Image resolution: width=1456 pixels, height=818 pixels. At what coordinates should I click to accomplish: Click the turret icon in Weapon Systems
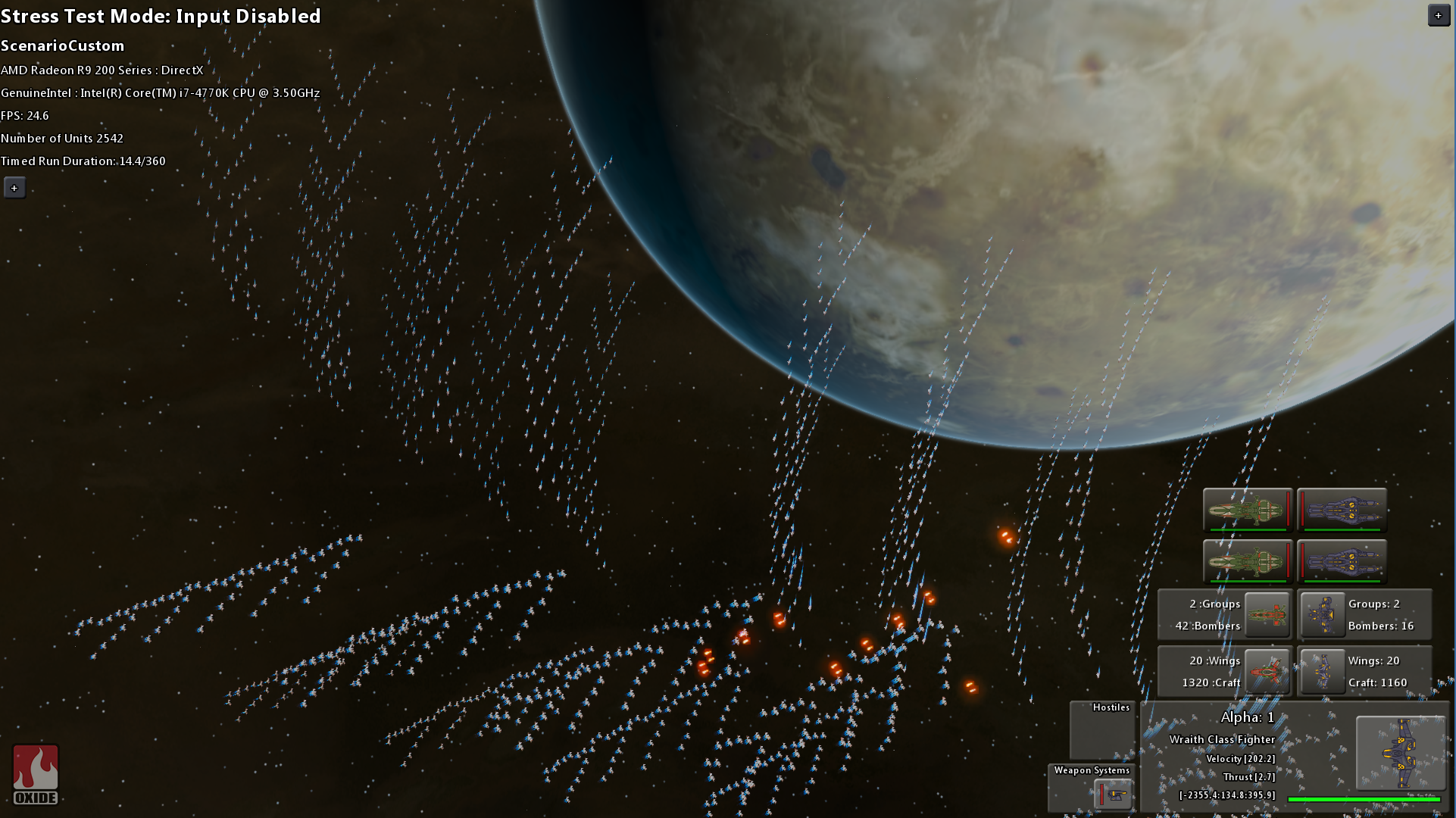coord(1114,795)
